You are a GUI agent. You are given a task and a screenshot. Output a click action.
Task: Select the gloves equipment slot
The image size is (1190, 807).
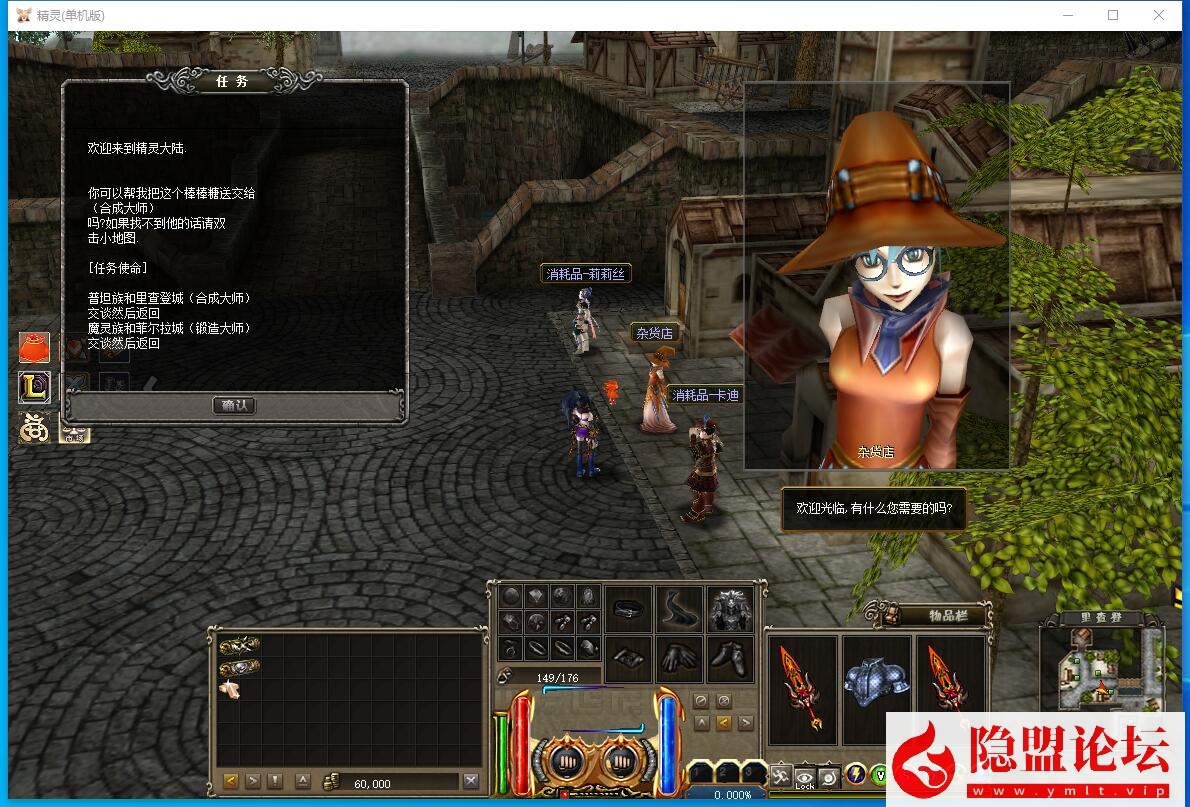679,659
